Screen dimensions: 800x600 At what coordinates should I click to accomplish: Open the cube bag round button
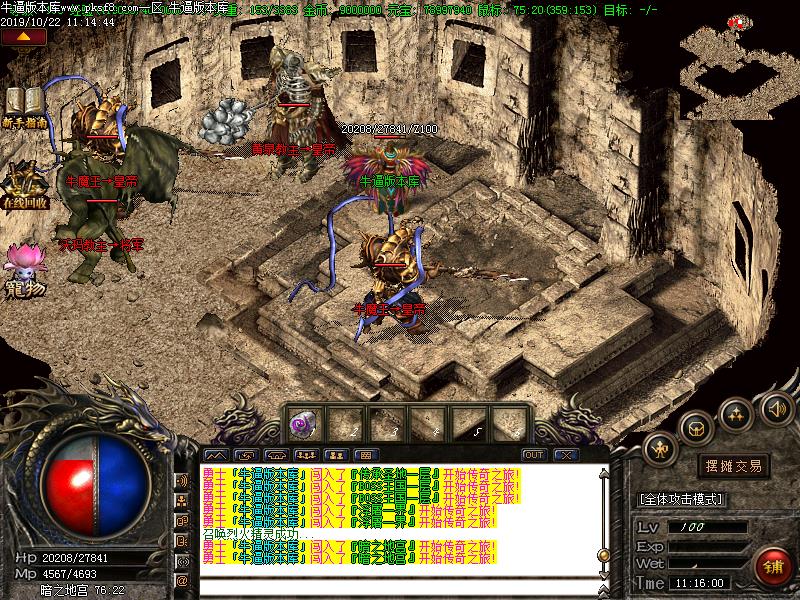pos(694,428)
